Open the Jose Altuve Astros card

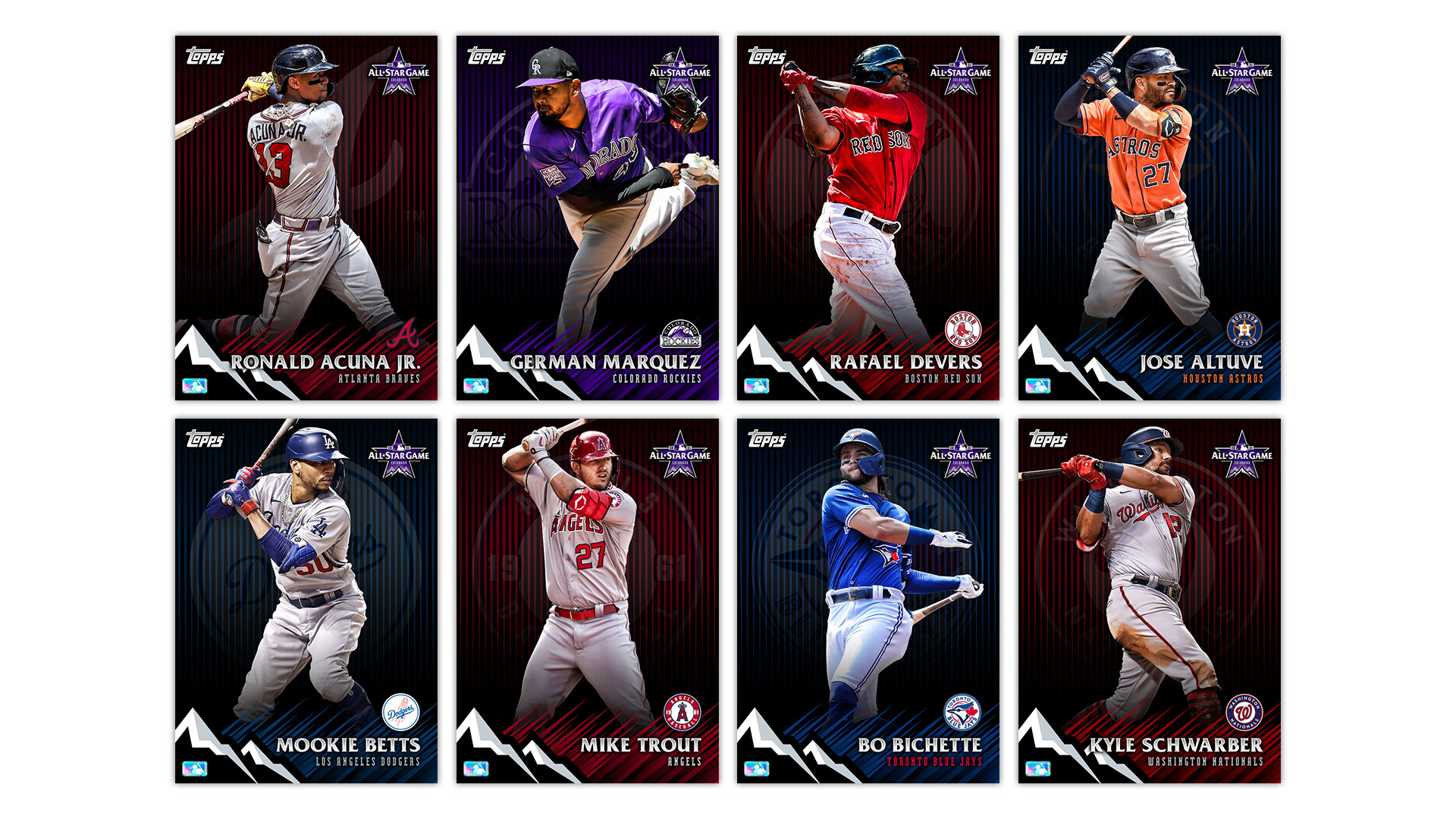point(1149,218)
